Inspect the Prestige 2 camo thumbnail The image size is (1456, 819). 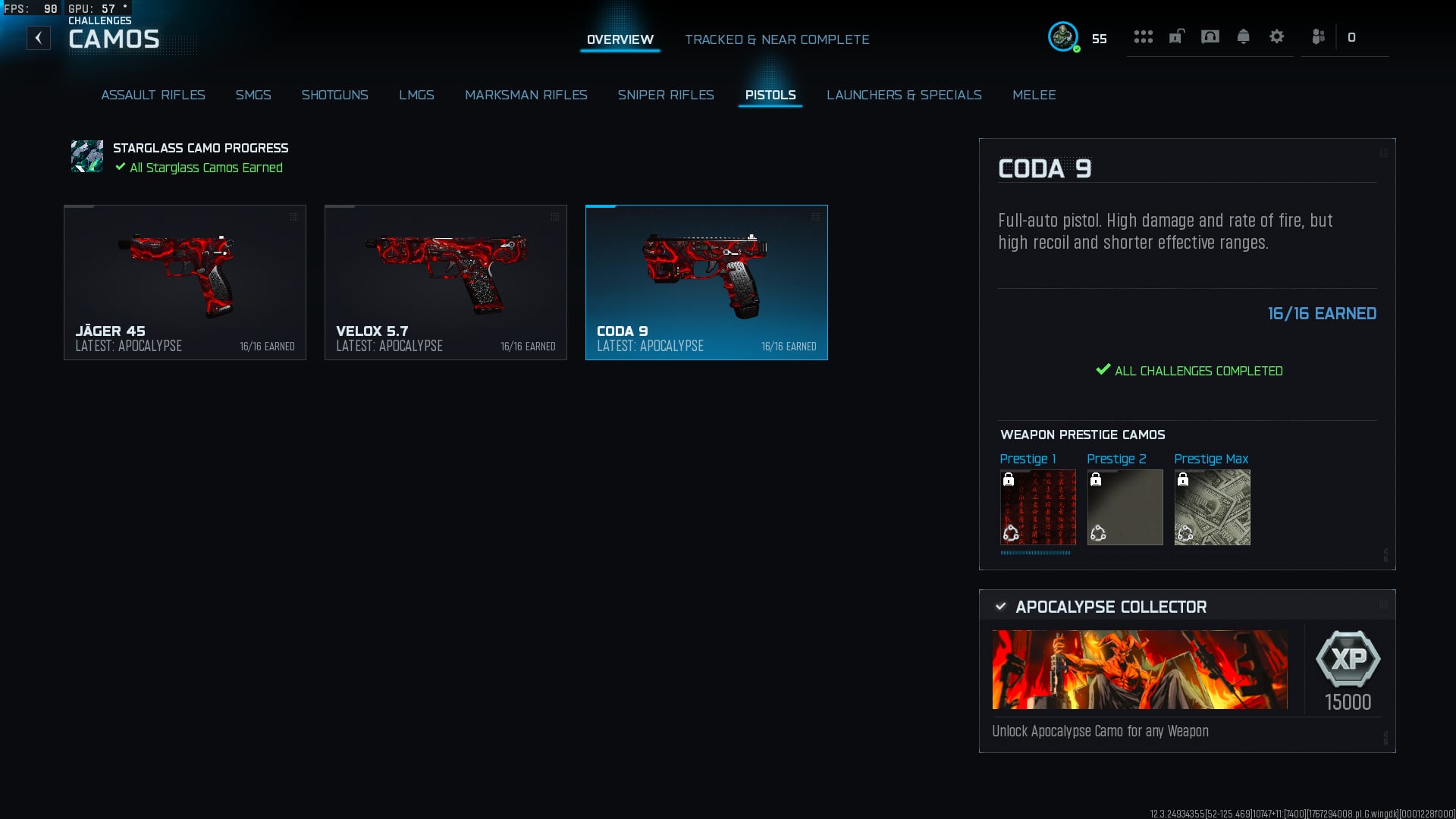tap(1125, 507)
